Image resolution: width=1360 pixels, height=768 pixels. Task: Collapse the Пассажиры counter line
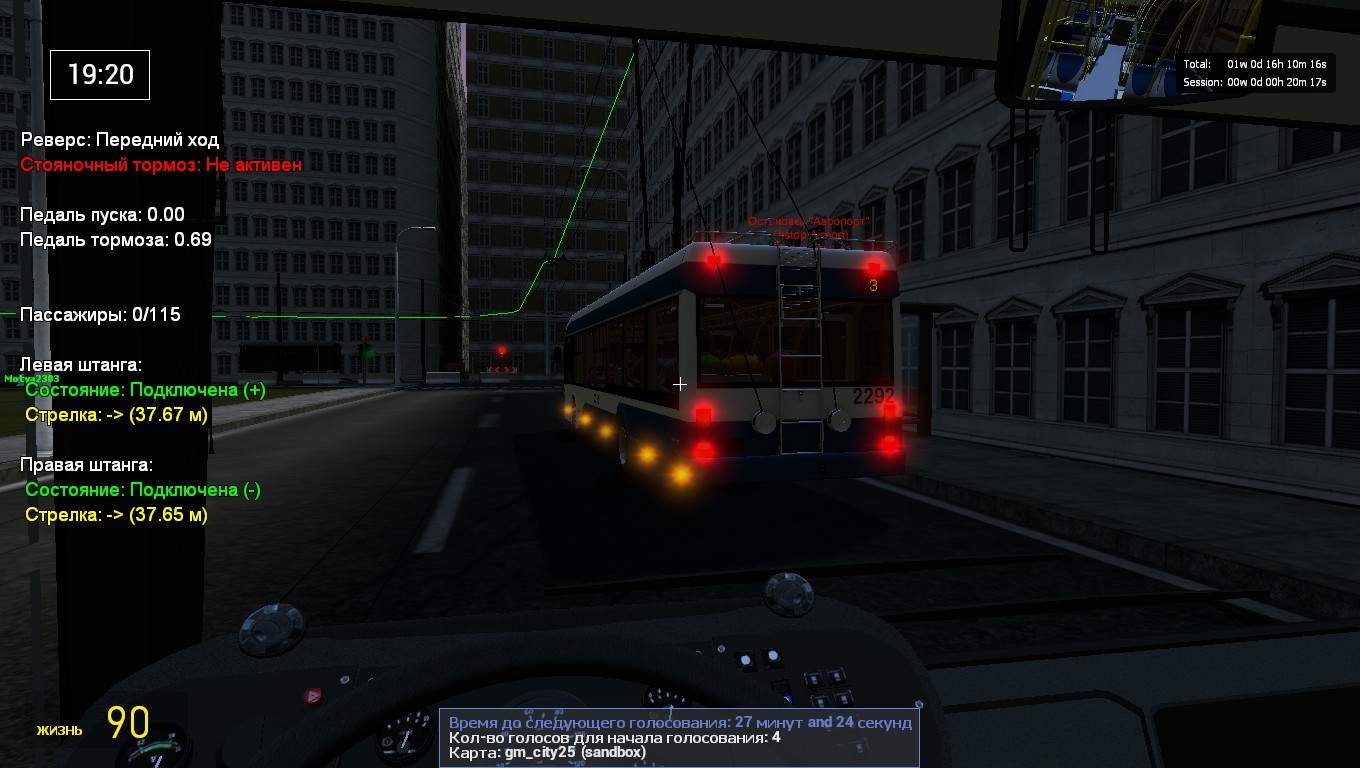click(x=97, y=314)
